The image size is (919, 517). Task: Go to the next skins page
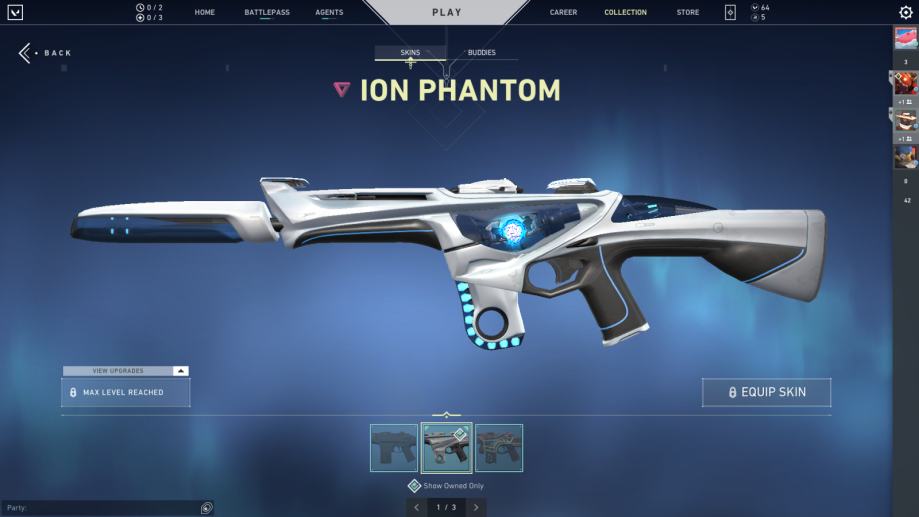point(476,508)
